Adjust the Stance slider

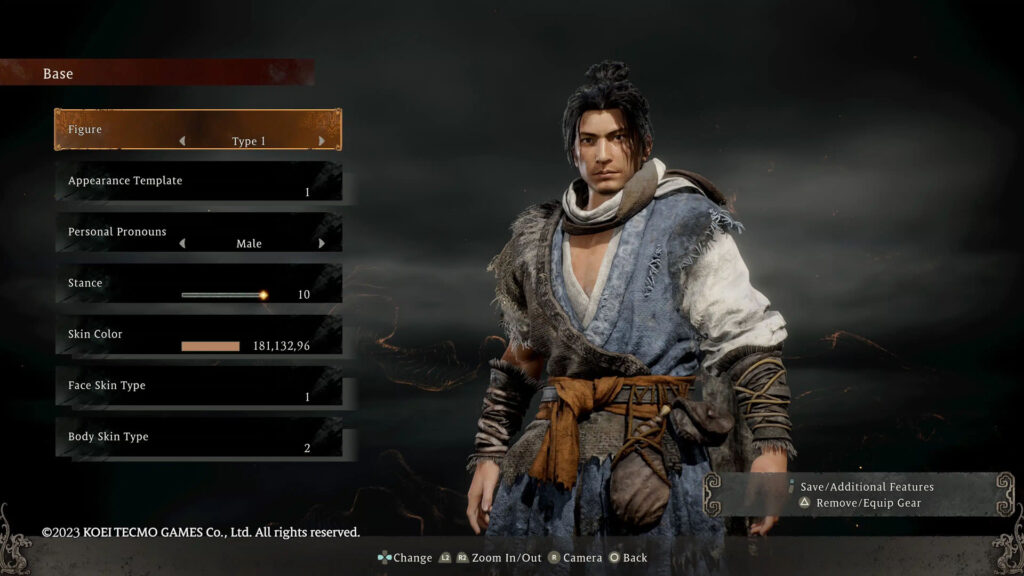tap(223, 295)
